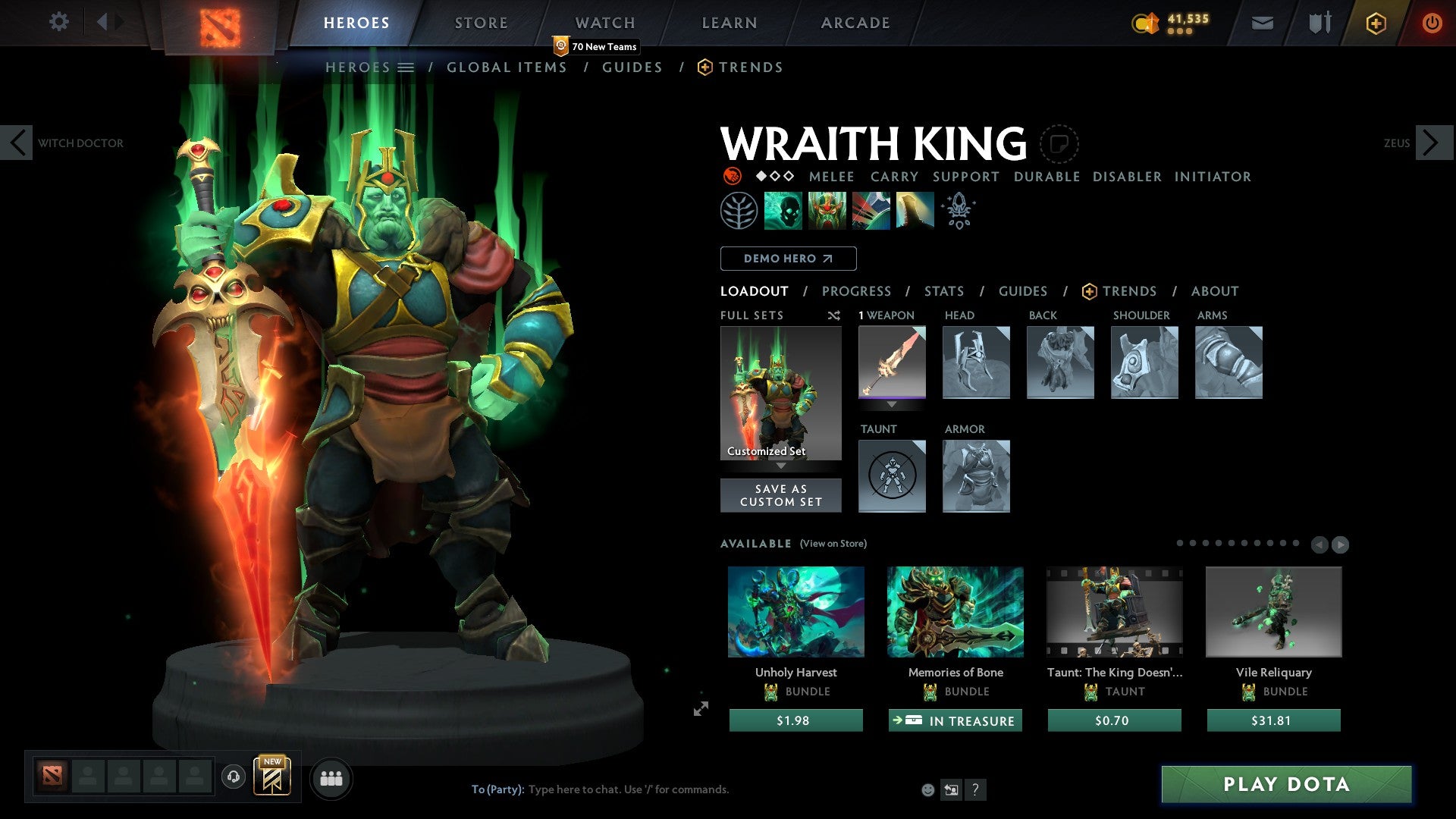
Task: Select the empty Taunt slot
Action: point(892,476)
